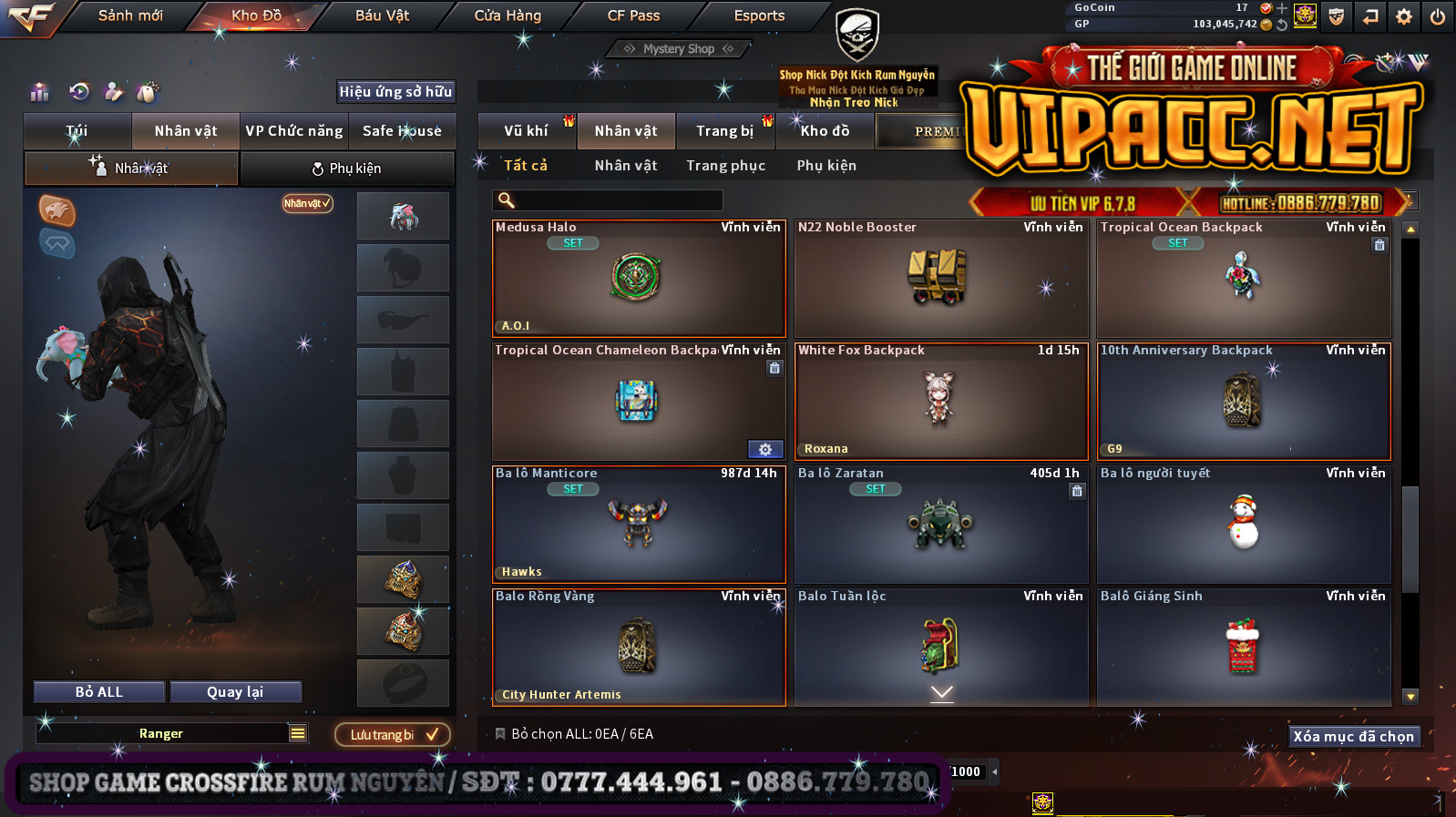Open the CF Pass tab
The width and height of the screenshot is (1456, 817).
coord(633,15)
